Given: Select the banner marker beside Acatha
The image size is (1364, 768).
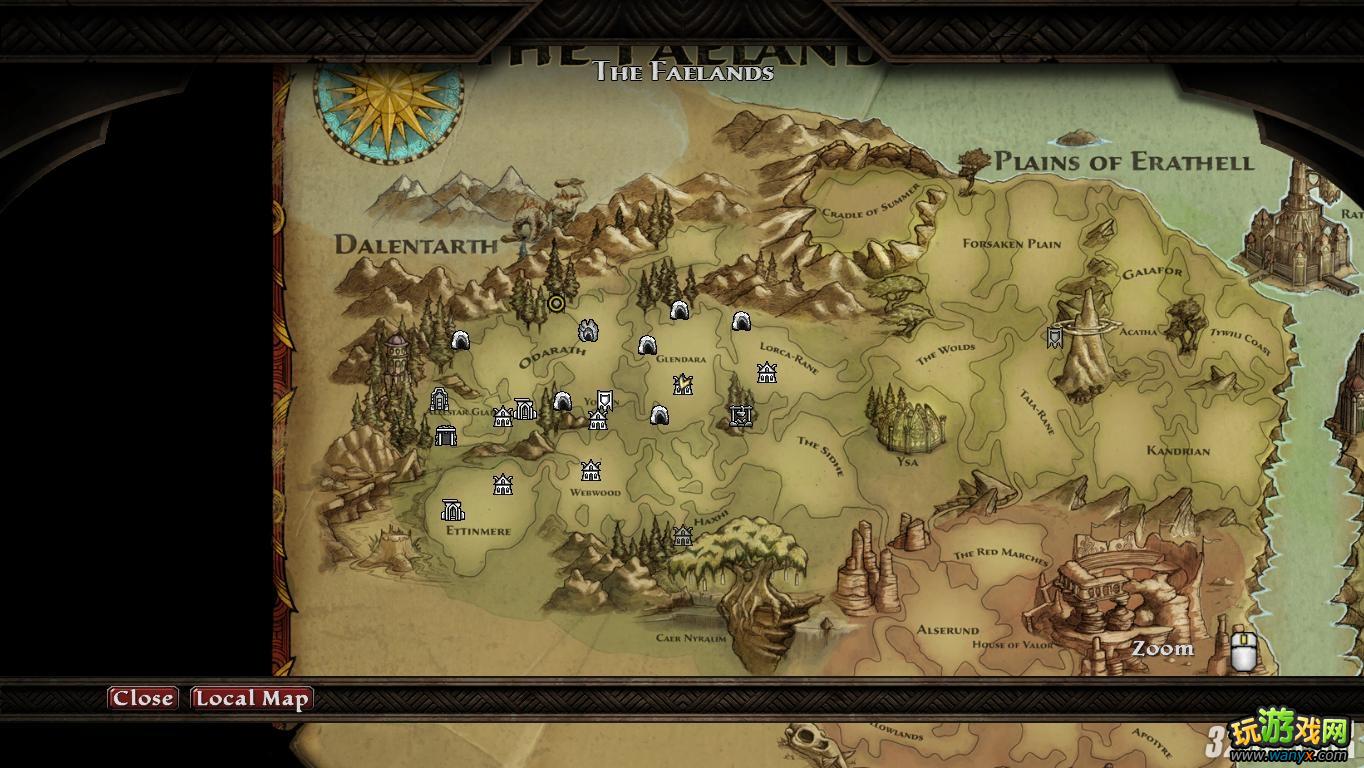Looking at the screenshot, I should [1054, 338].
